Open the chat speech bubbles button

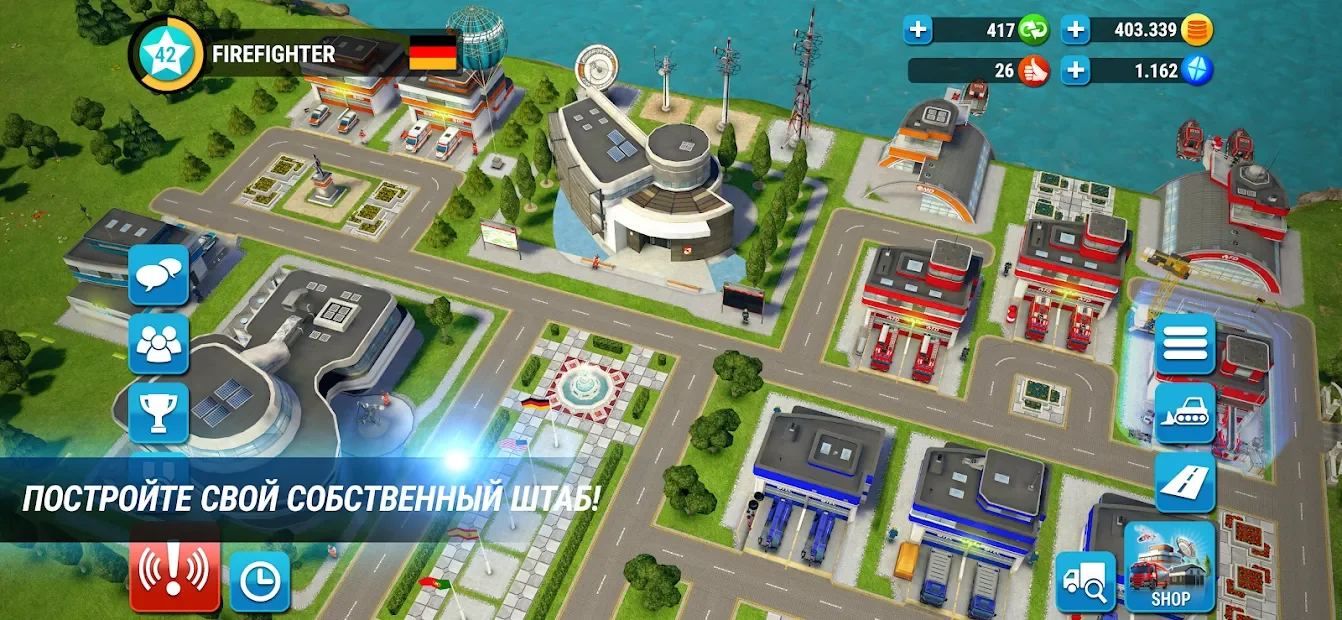(x=159, y=274)
